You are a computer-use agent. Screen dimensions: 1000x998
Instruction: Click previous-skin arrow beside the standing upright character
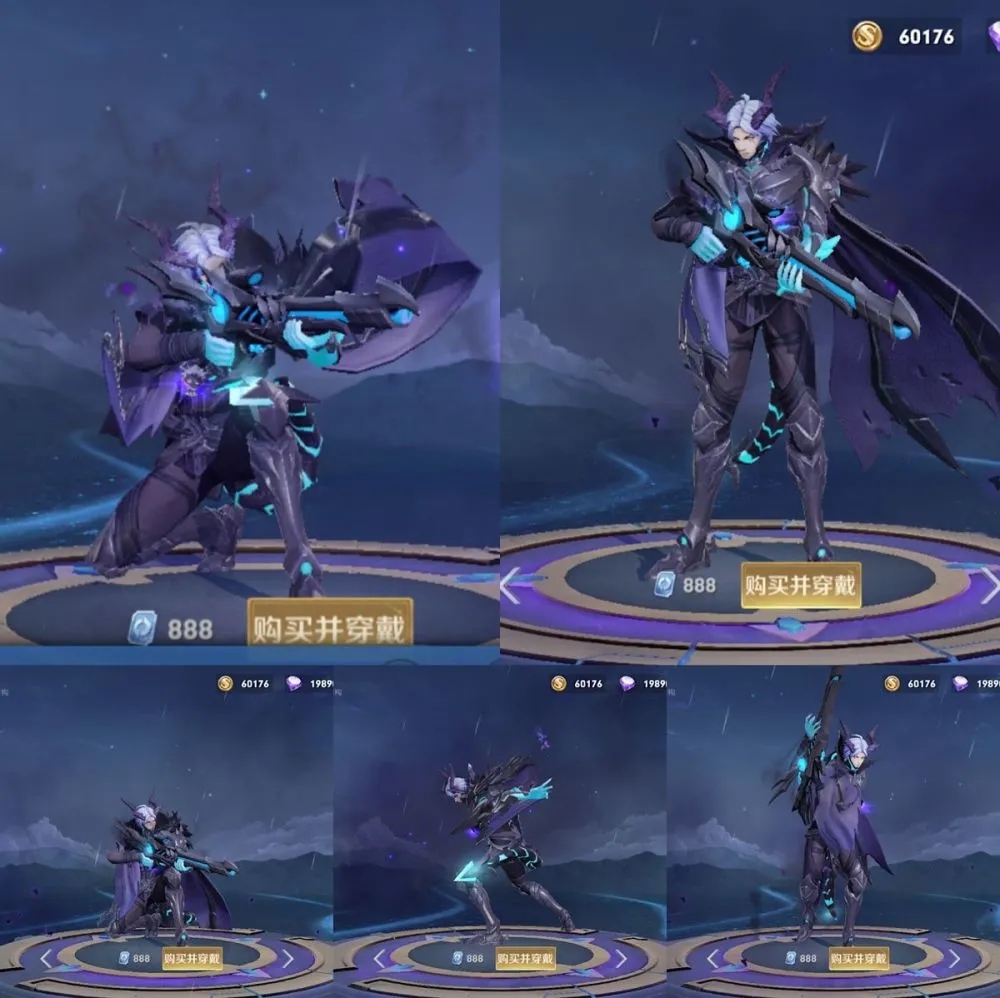click(510, 585)
